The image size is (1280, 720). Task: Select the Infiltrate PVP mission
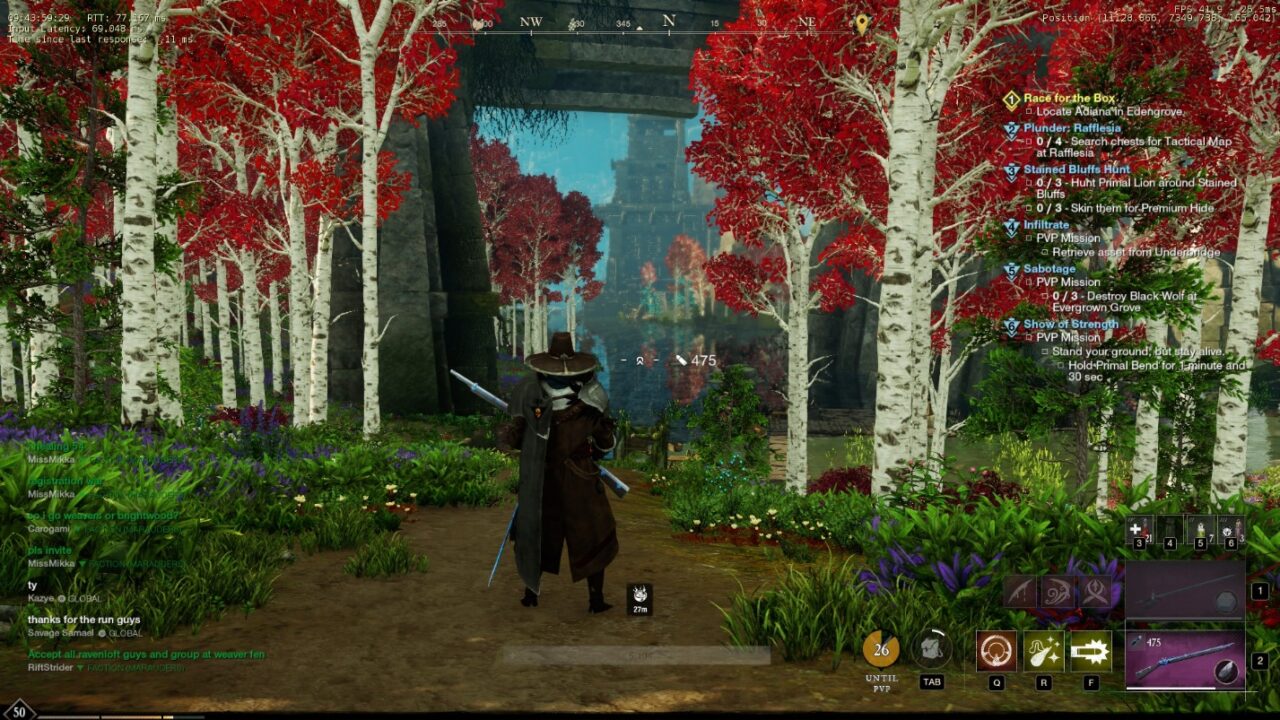(1046, 226)
